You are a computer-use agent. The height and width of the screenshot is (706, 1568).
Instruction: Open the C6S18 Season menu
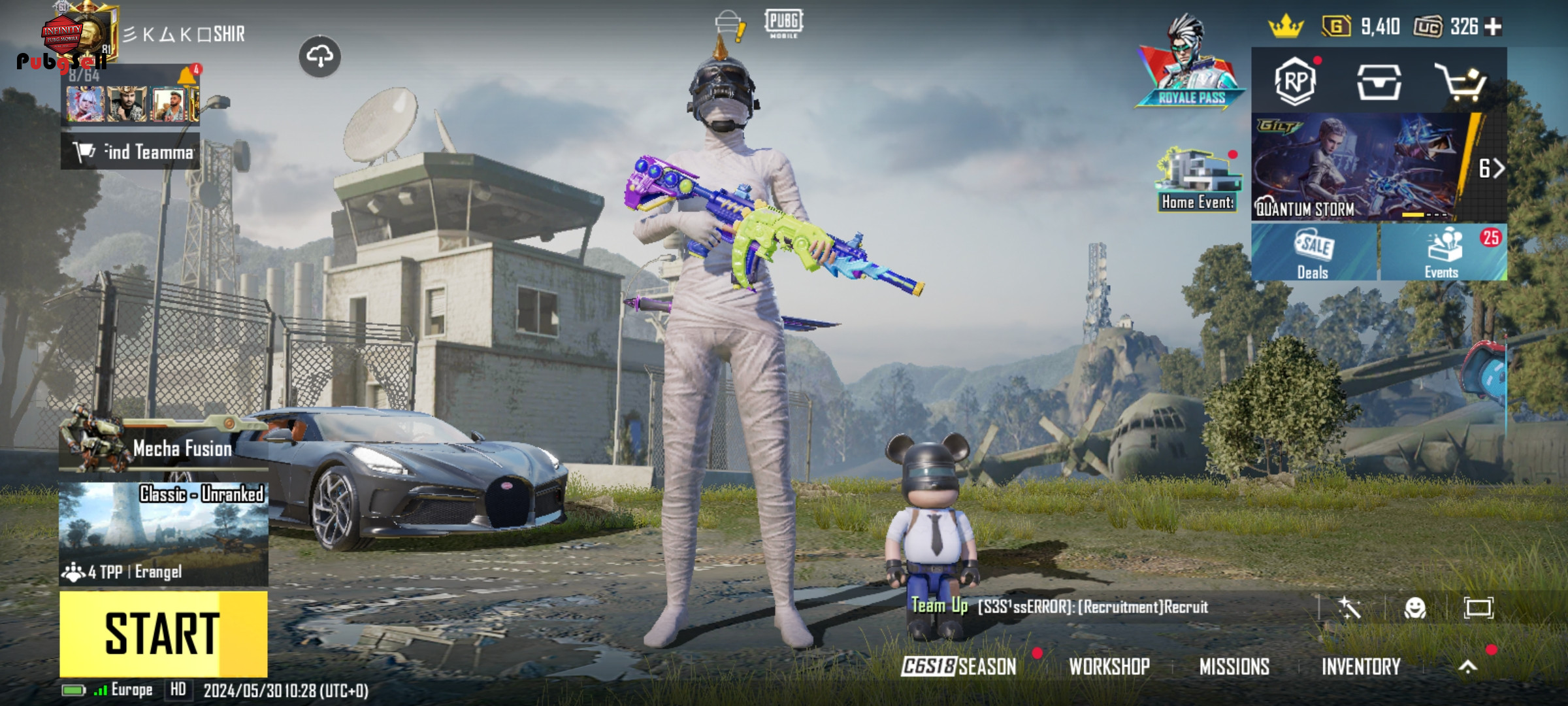pos(959,666)
